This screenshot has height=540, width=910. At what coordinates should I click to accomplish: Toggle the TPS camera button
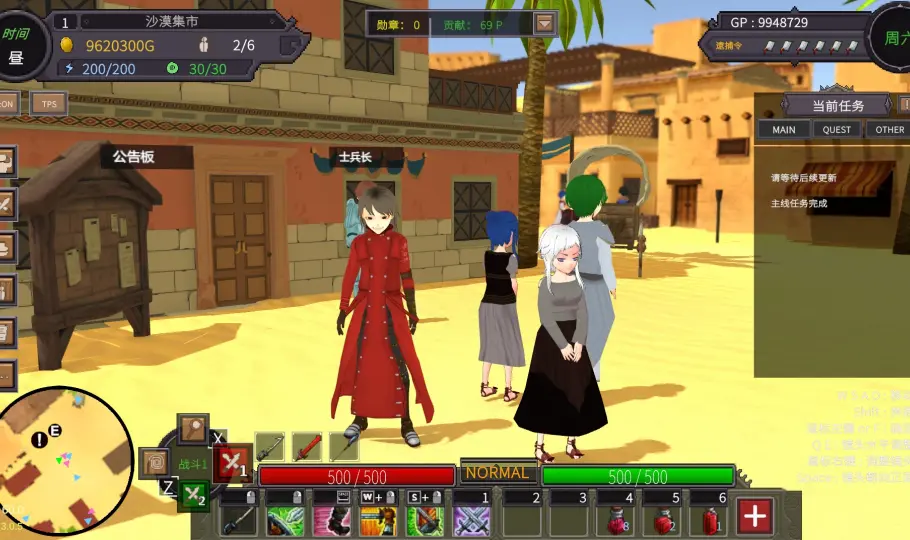click(48, 103)
